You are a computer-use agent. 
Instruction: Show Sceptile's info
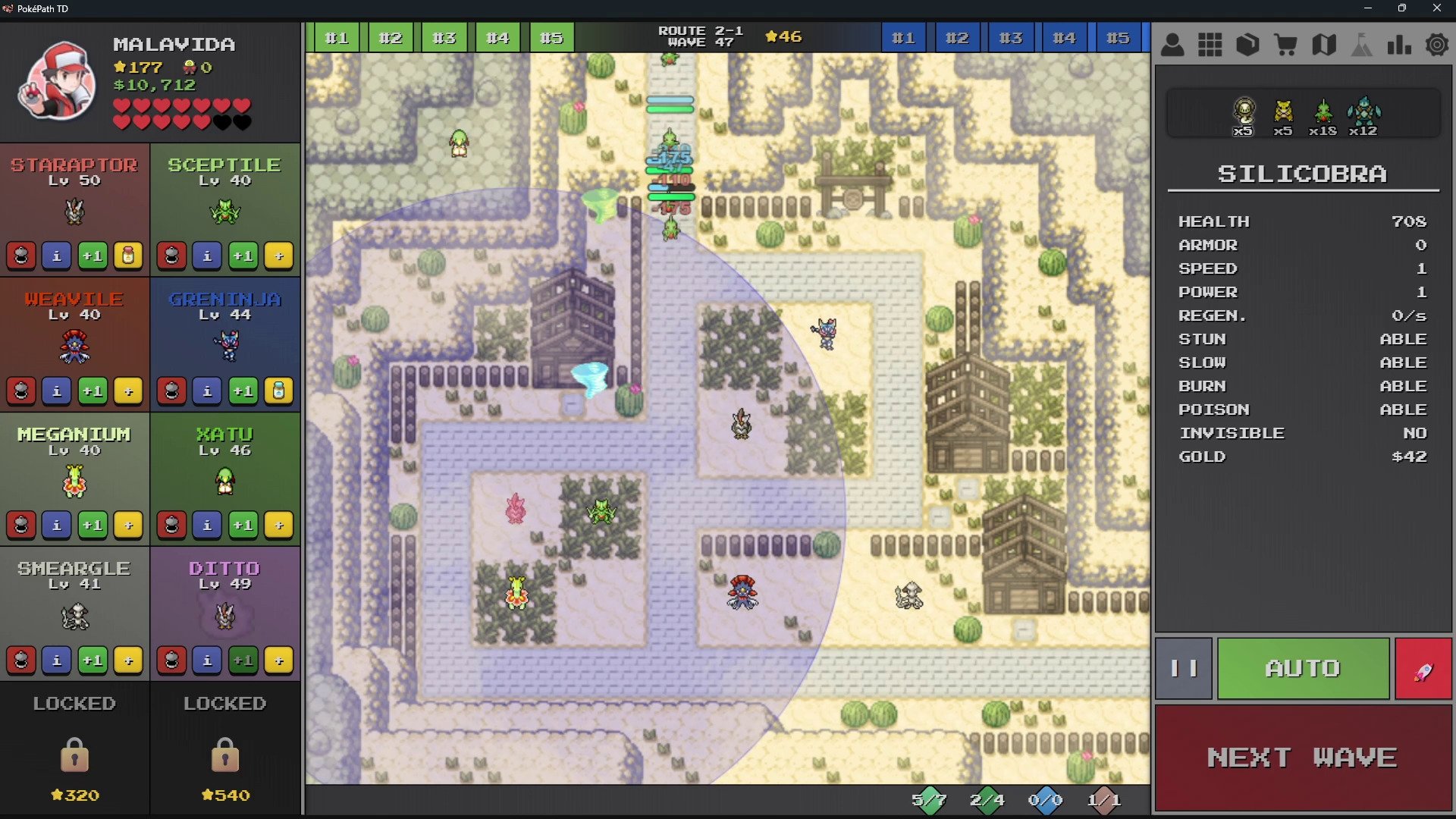[x=207, y=256]
